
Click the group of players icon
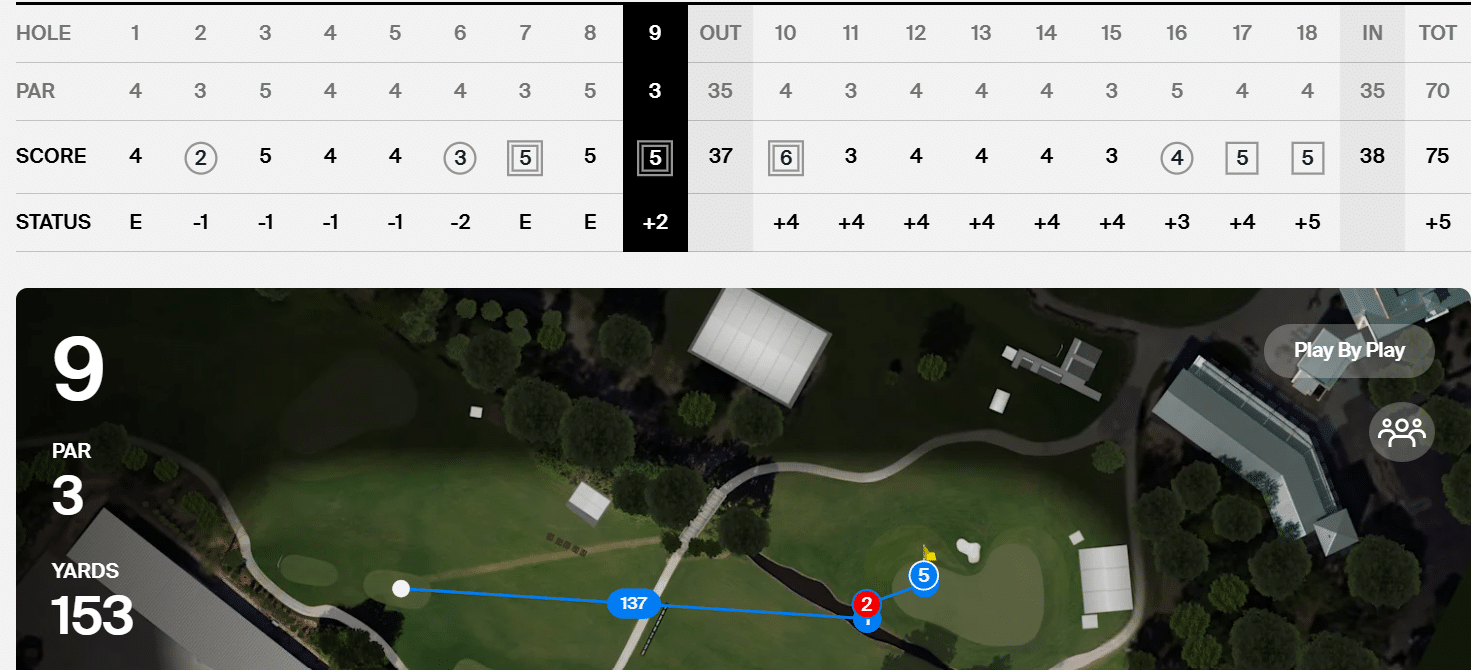pos(1401,432)
